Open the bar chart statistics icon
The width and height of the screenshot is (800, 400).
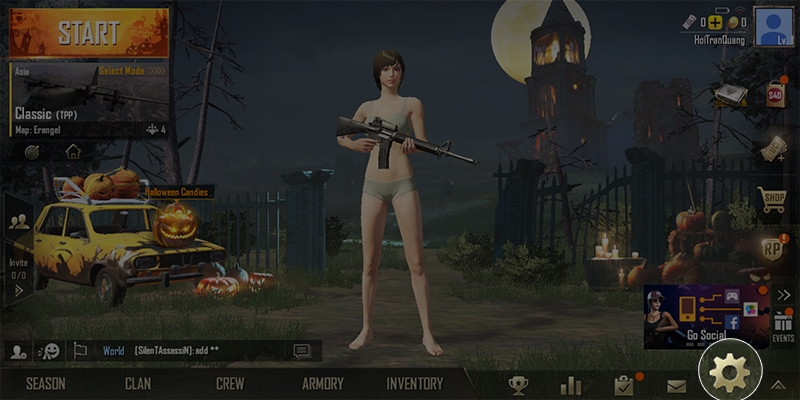[571, 385]
